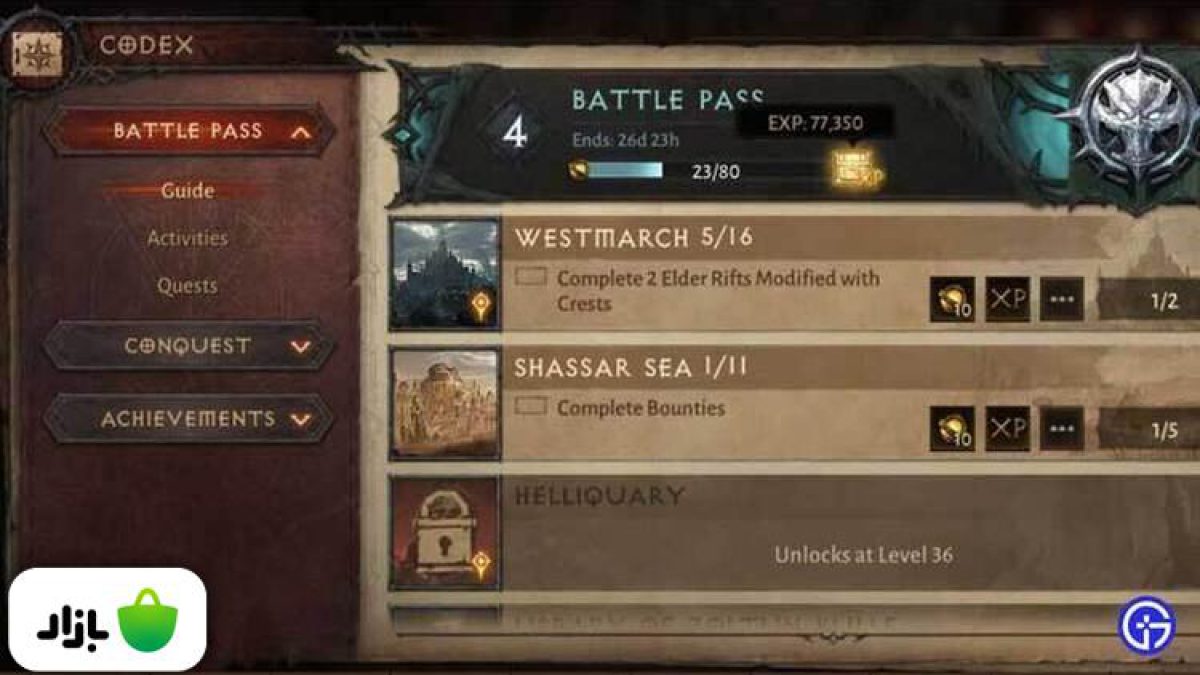The width and height of the screenshot is (1200, 675).
Task: Select the Shassar Sea location thumbnail
Action: pyautogui.click(x=445, y=403)
